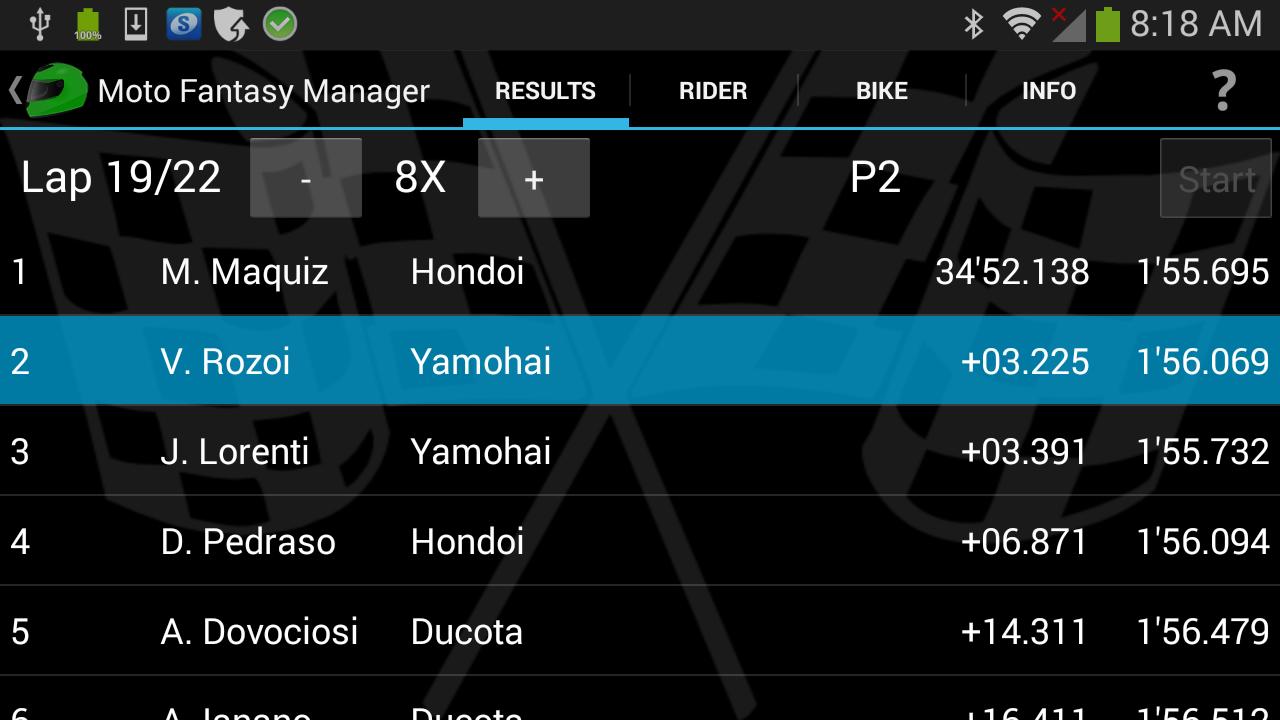Open the question mark help icon
This screenshot has height=720, width=1280.
(1223, 90)
